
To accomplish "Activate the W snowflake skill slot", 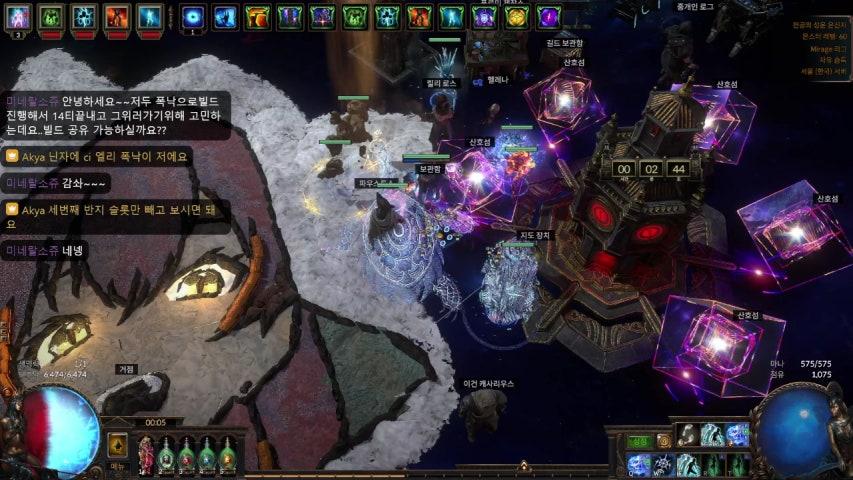I will (x=662, y=465).
